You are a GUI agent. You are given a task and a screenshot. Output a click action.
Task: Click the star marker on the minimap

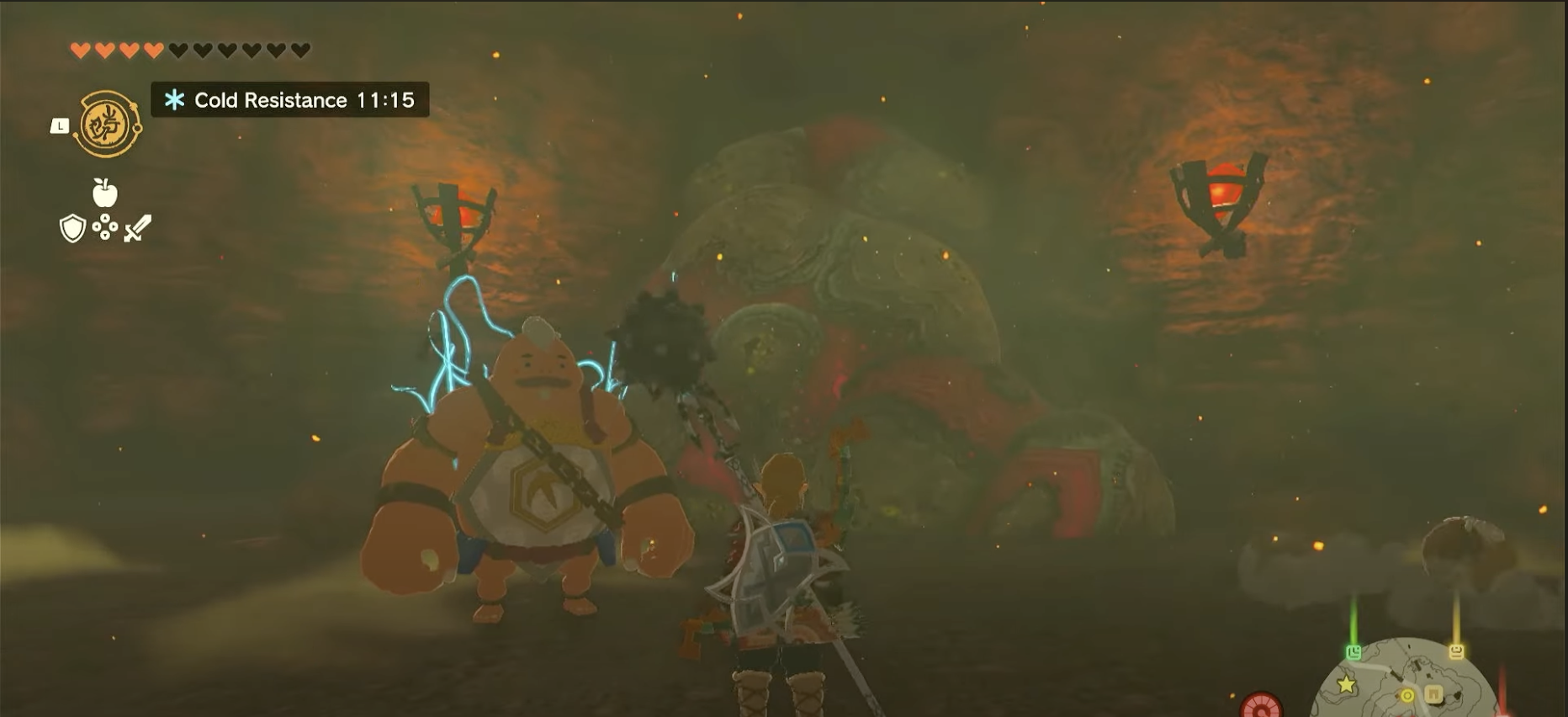coord(1345,684)
